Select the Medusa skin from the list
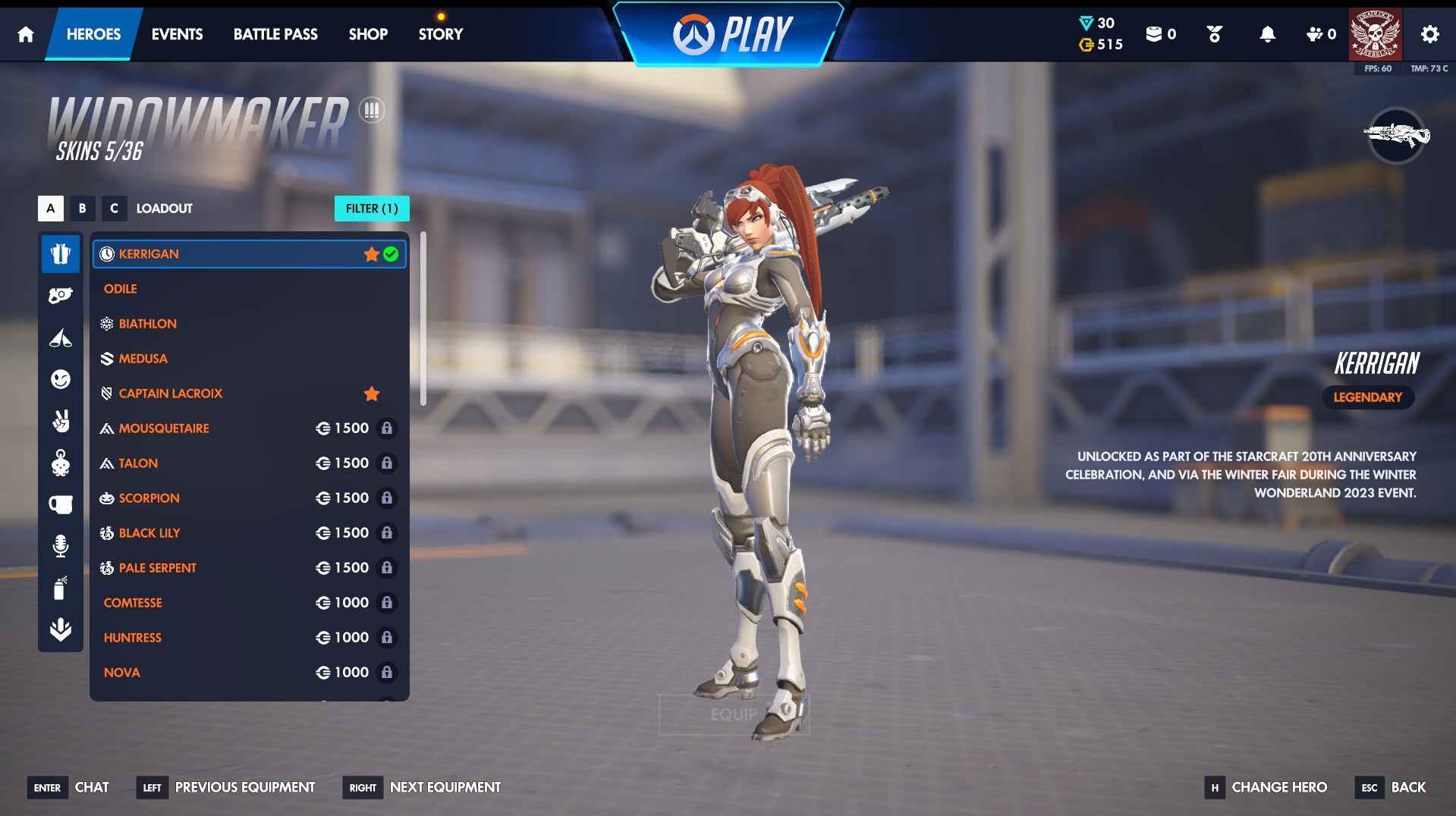Image resolution: width=1456 pixels, height=816 pixels. tap(143, 358)
